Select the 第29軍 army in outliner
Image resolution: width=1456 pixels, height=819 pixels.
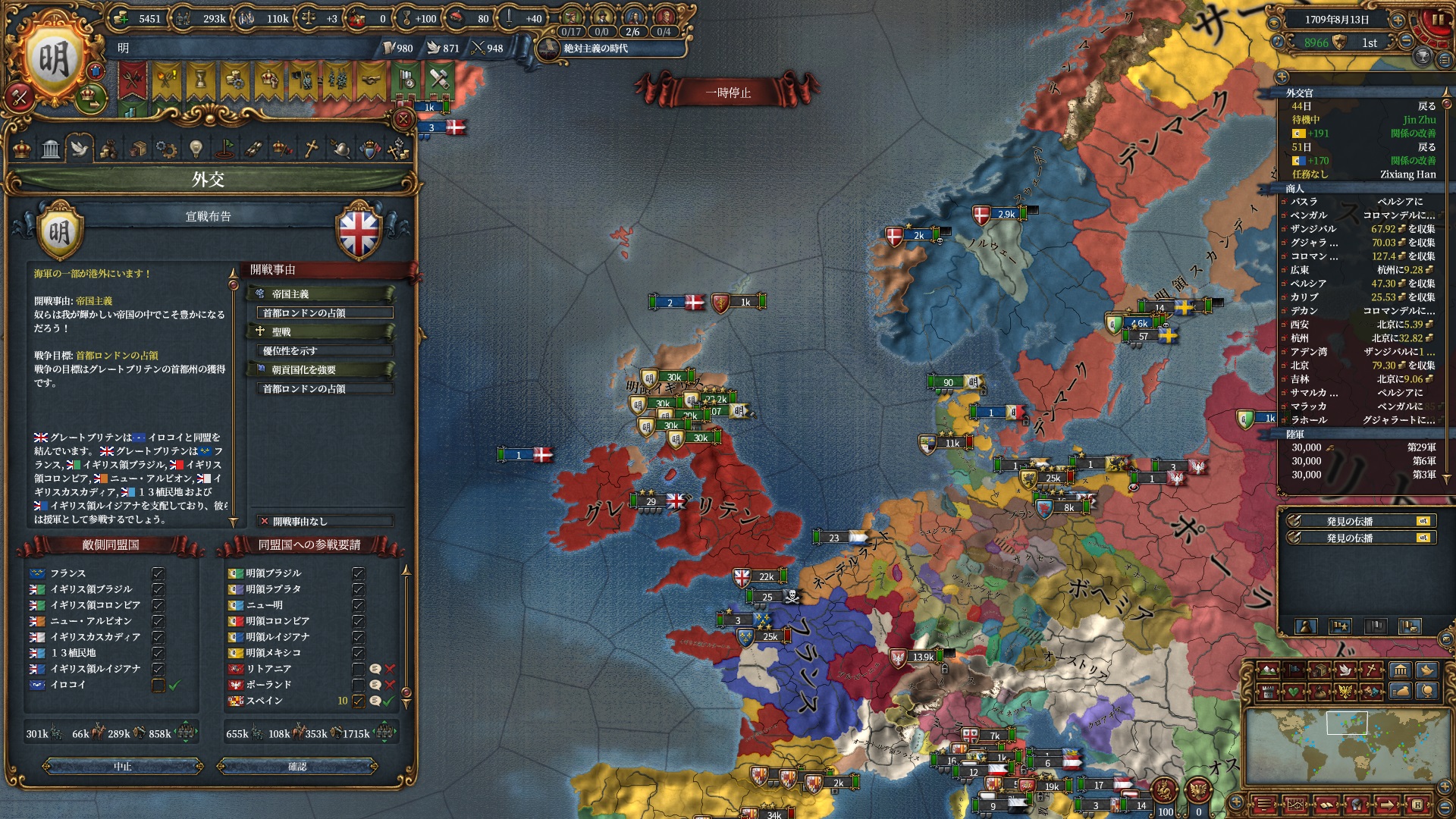tap(1362, 447)
